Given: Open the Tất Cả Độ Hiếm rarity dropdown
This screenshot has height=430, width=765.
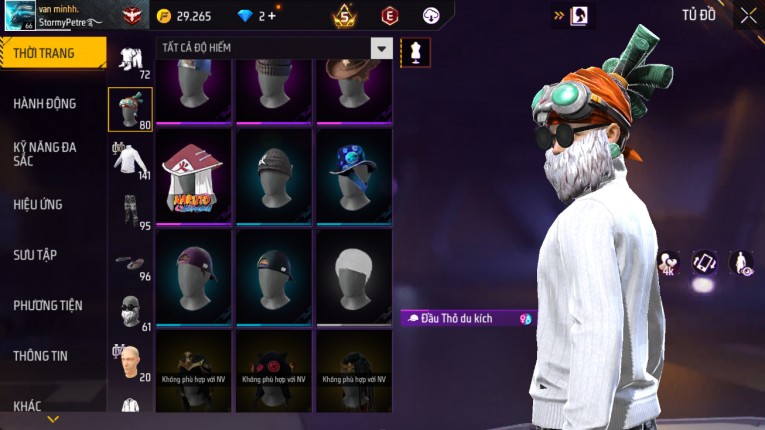Looking at the screenshot, I should coord(381,48).
